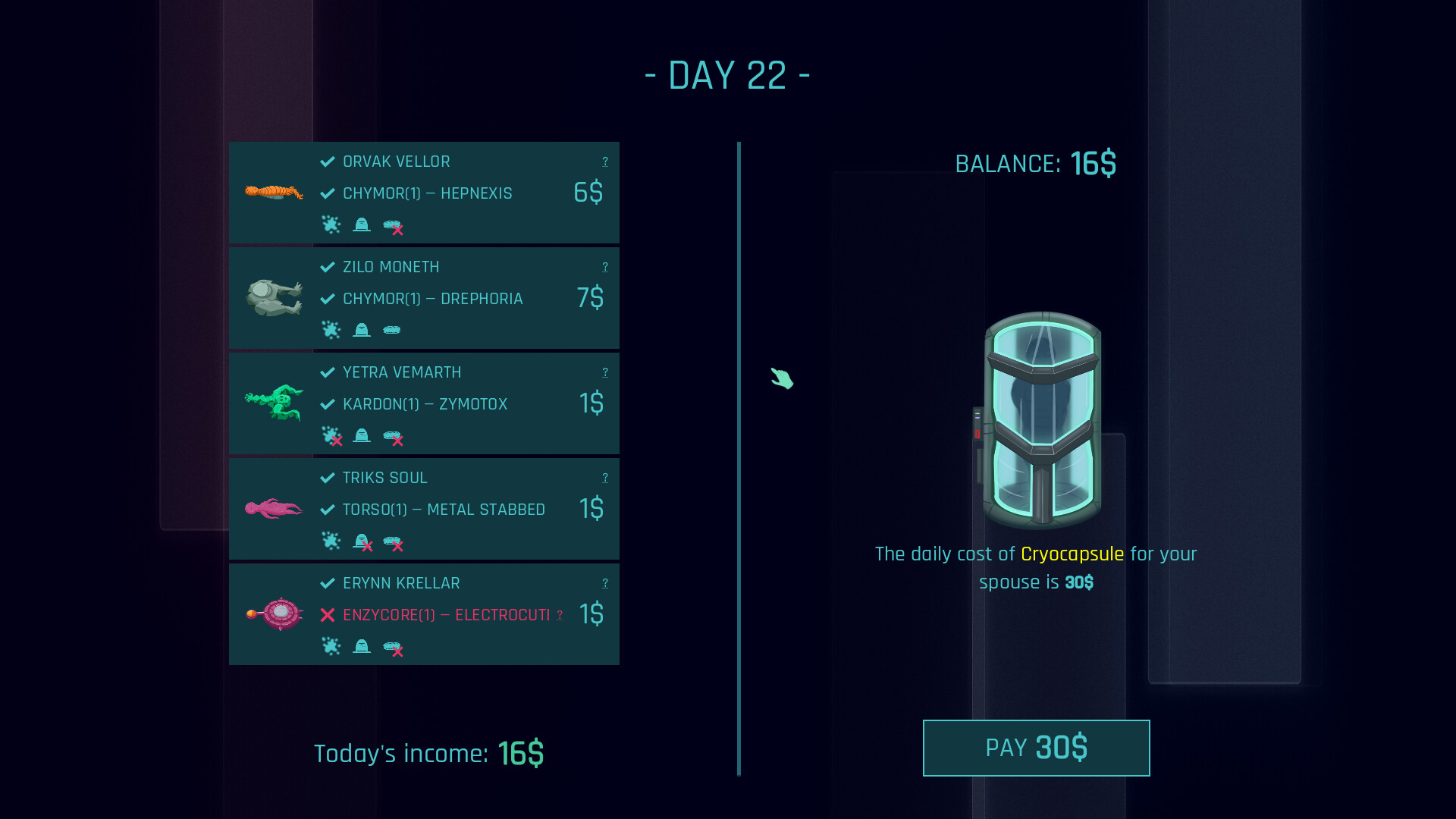The height and width of the screenshot is (819, 1456).
Task: Click the splat status icon on Orvak Vellor's card
Action: (x=332, y=225)
